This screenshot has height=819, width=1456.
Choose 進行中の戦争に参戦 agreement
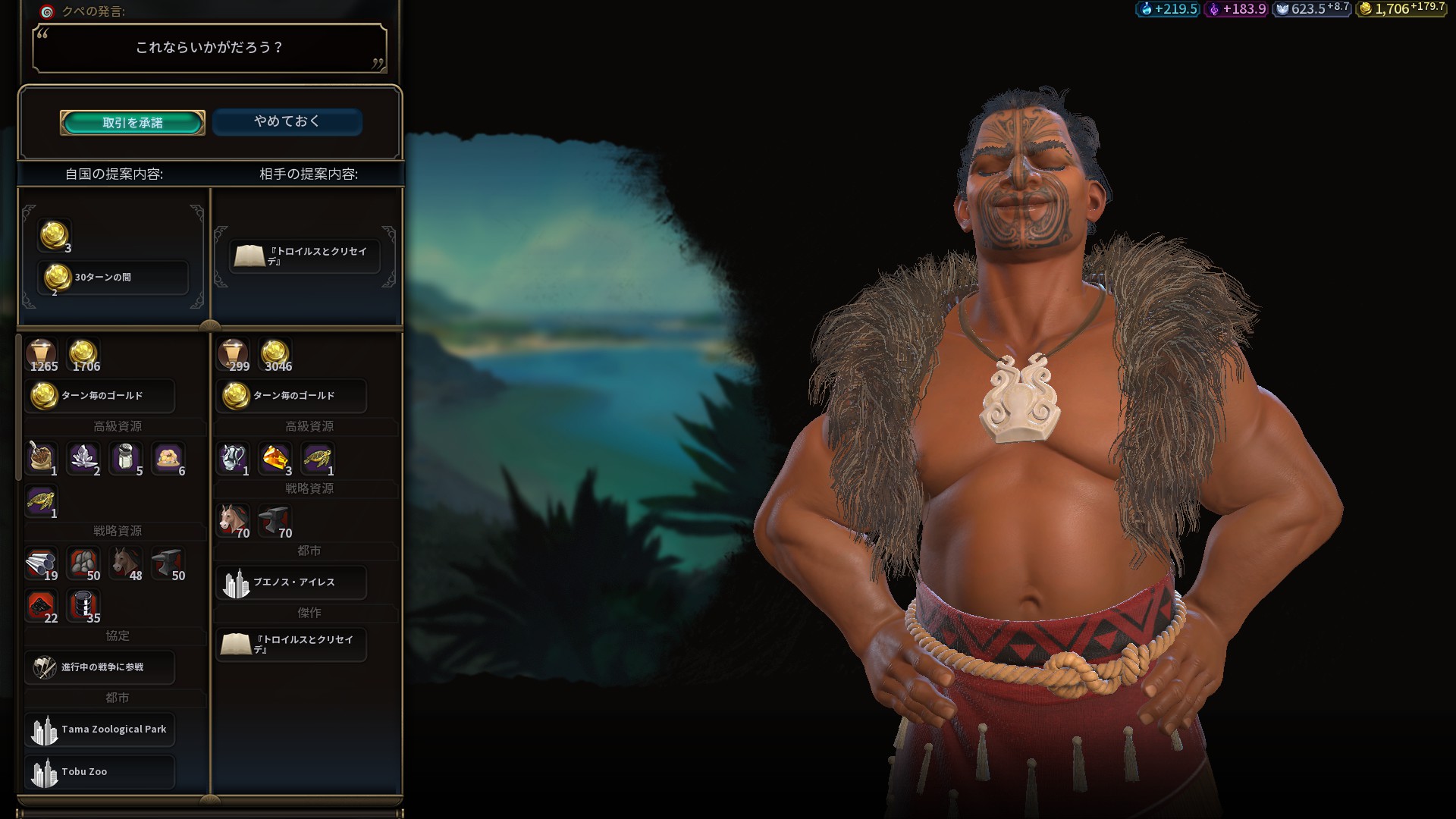click(x=100, y=667)
